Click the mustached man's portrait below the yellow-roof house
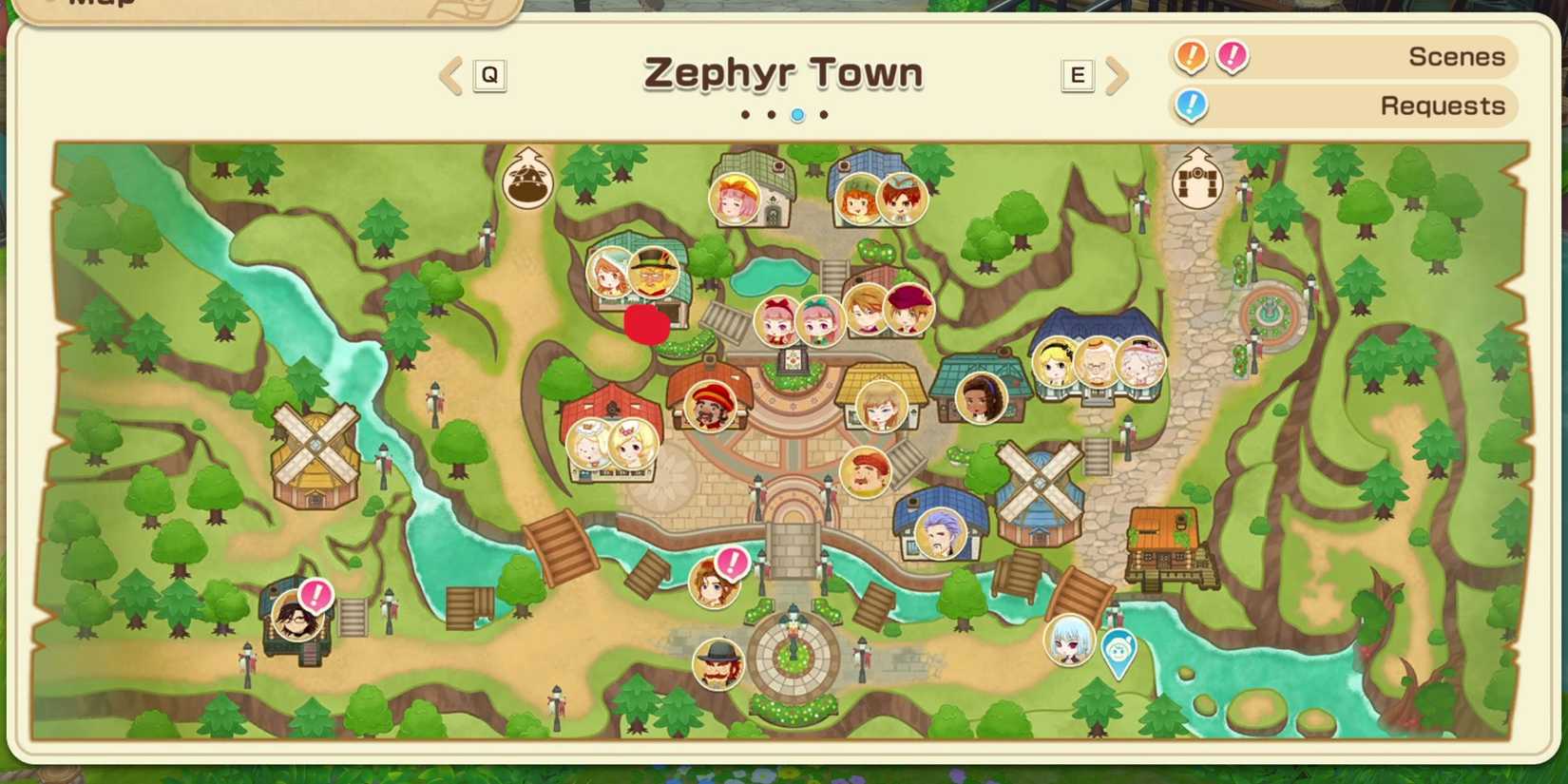The image size is (1568, 784). coord(865,473)
